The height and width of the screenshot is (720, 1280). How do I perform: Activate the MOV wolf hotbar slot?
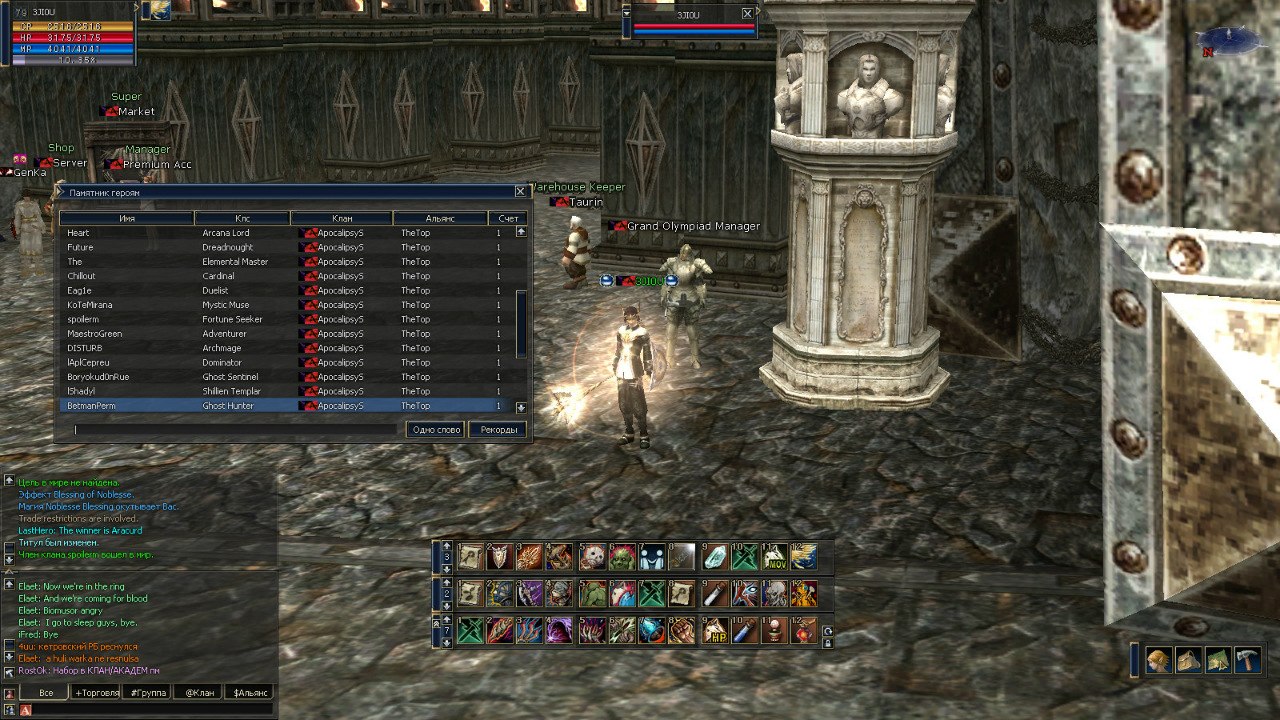click(x=774, y=557)
